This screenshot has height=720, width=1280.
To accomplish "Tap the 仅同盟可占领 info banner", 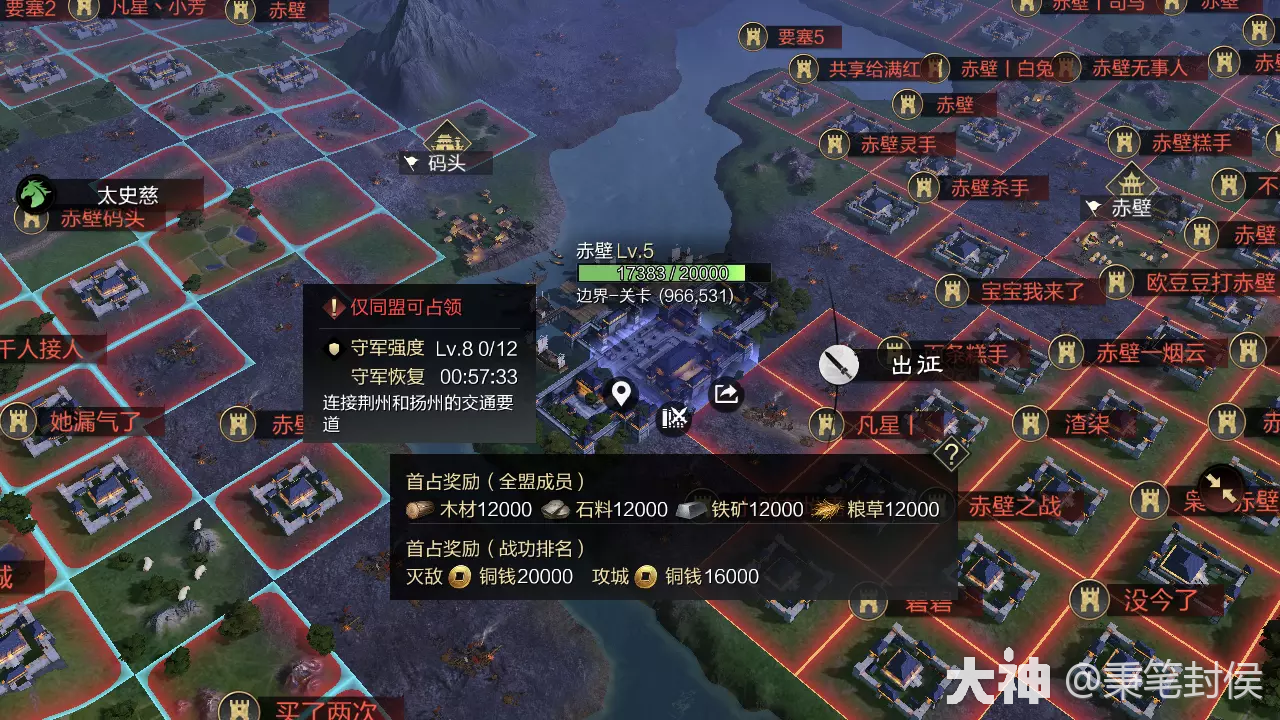I will pyautogui.click(x=398, y=306).
